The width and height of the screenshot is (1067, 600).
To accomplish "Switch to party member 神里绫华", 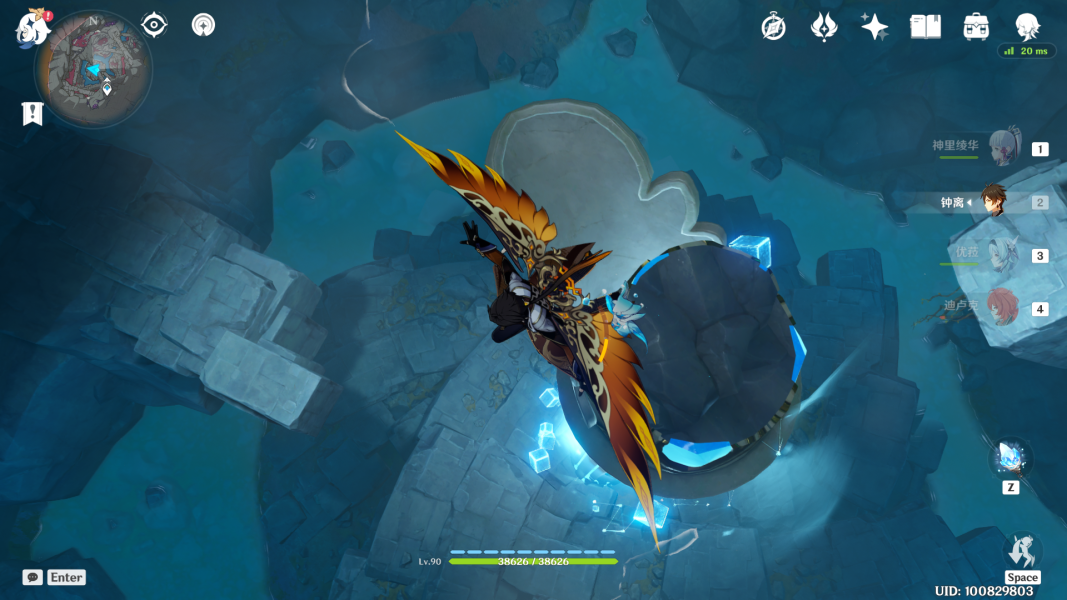I will tap(1003, 148).
